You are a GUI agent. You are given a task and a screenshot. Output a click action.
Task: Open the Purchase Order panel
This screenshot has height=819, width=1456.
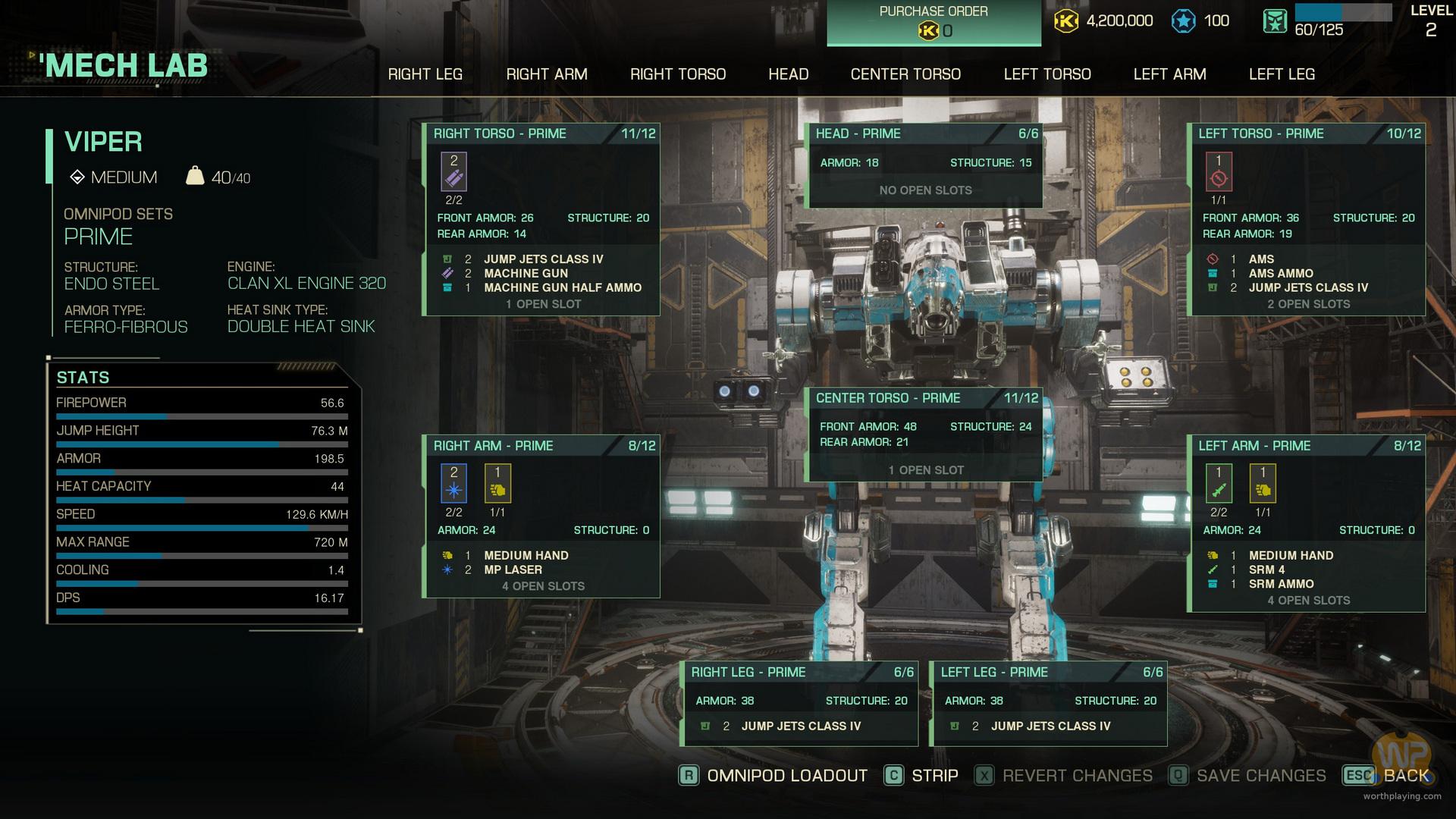click(933, 22)
